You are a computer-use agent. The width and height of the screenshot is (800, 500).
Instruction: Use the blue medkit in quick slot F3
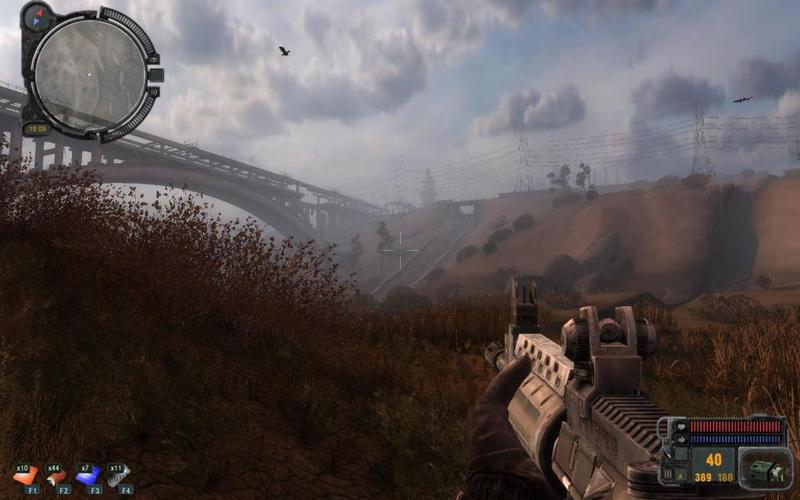(x=89, y=475)
